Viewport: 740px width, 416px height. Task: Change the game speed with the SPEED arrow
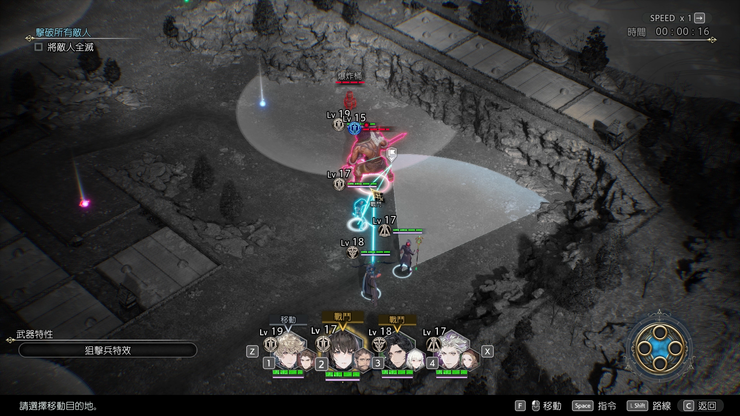(699, 18)
